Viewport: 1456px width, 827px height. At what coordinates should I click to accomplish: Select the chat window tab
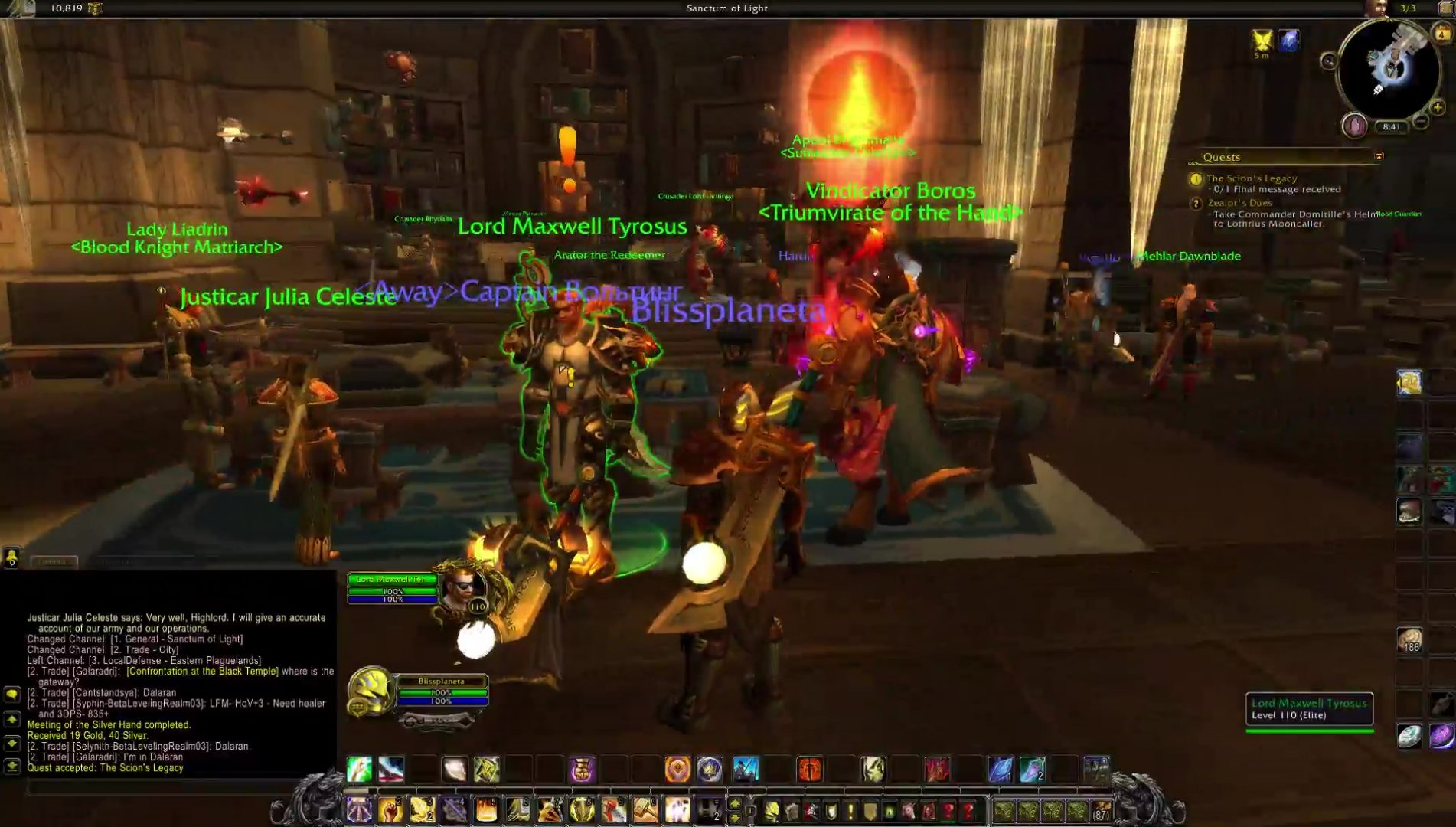pos(54,561)
